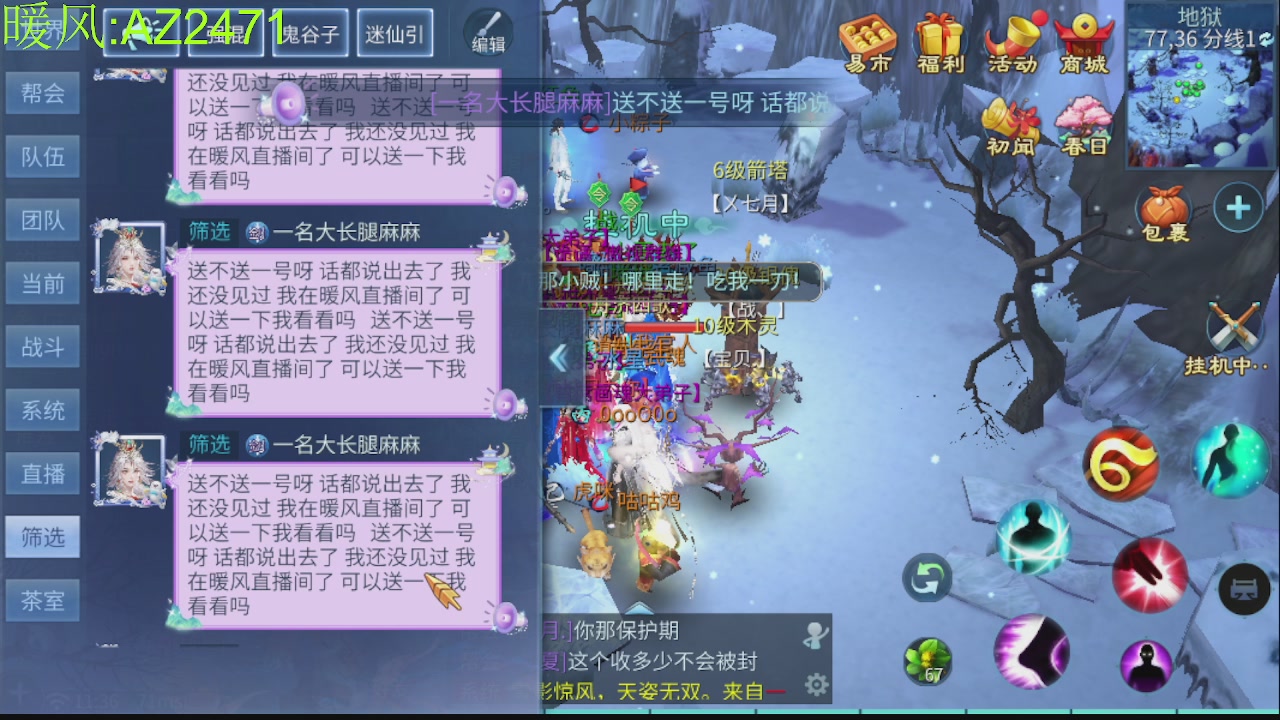The height and width of the screenshot is (720, 1280).
Task: Open chat settings via the gear icon
Action: (816, 684)
